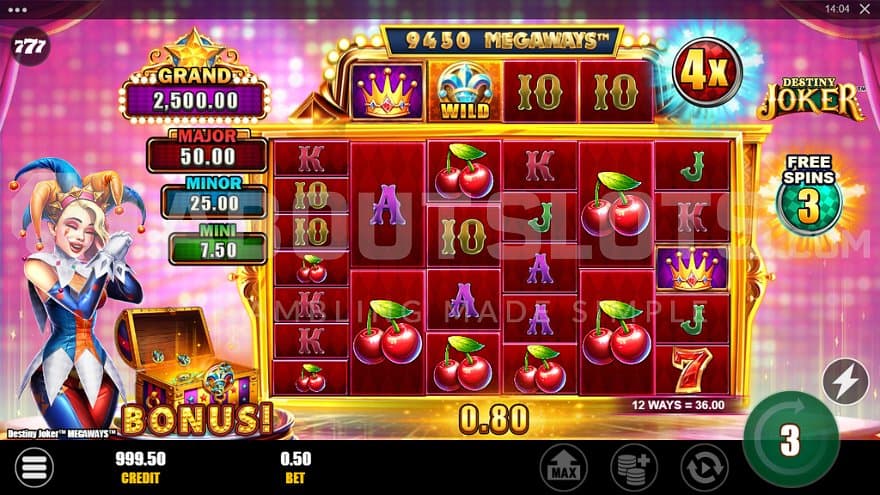Screen dimensions: 880x495
Task: Open the coin stack bet settings
Action: (633, 467)
